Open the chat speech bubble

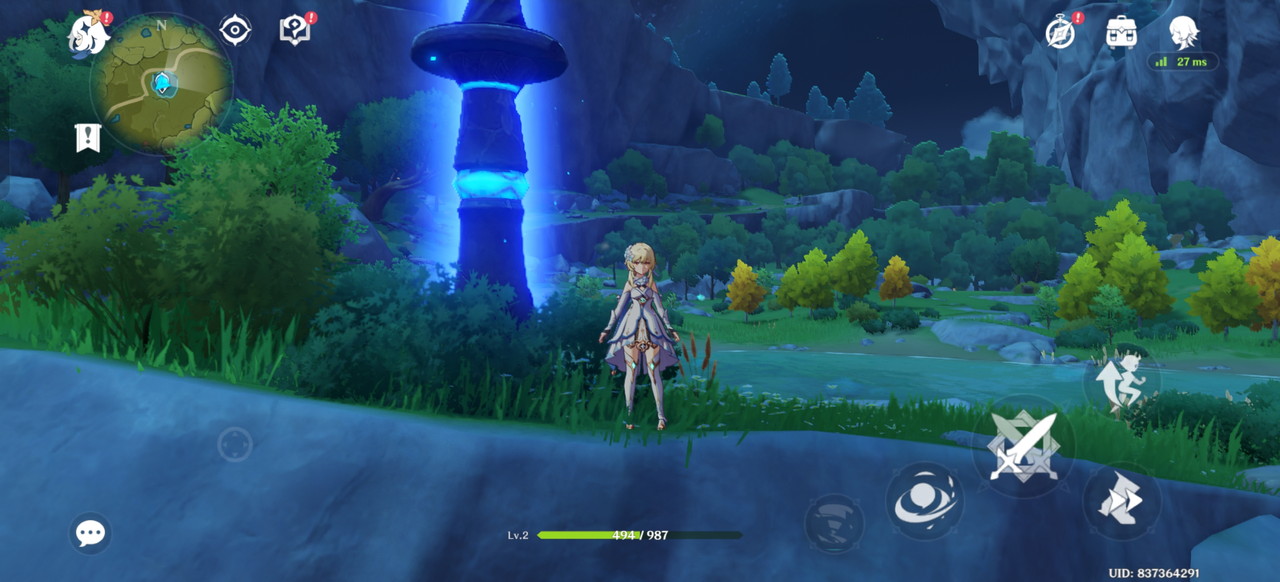pos(90,533)
